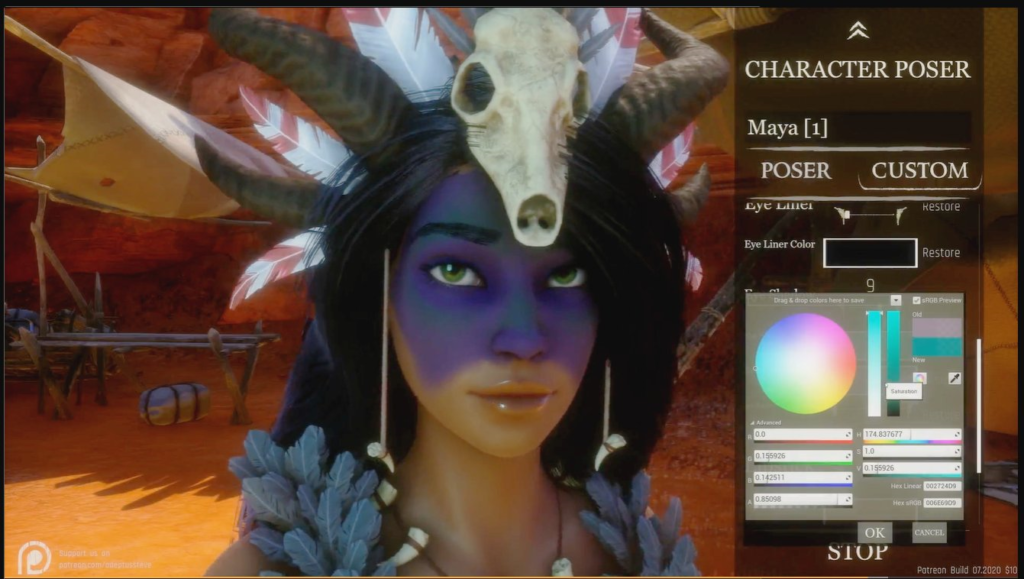Restore the Eye Liner setting
1024x579 pixels.
[x=941, y=207]
